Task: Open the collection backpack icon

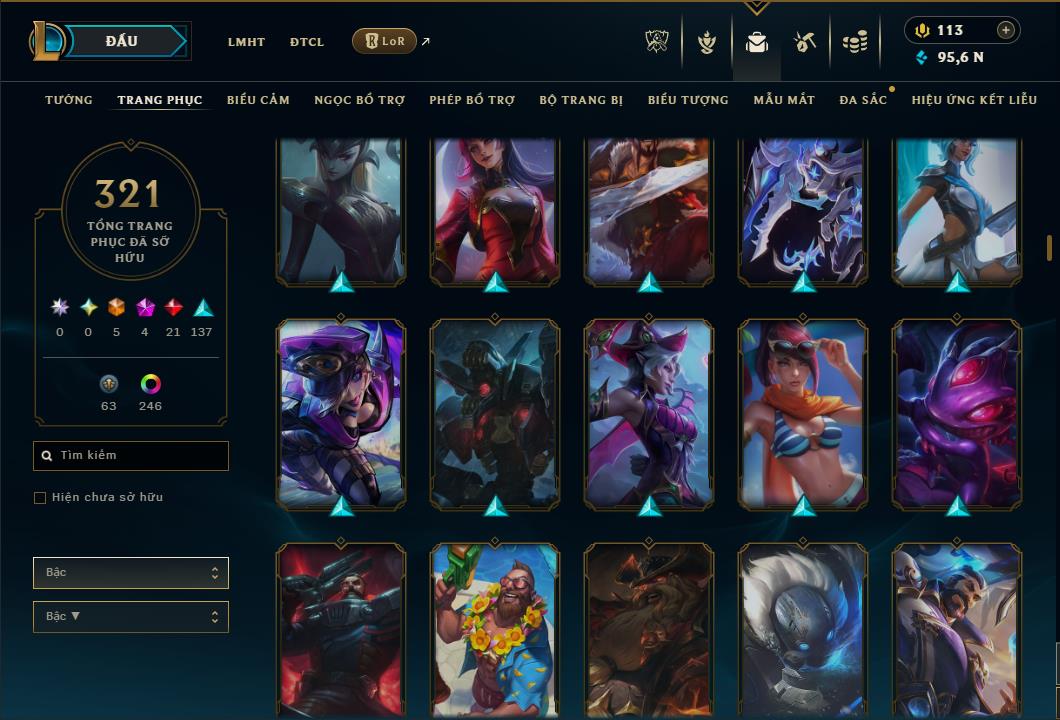Action: pos(756,42)
